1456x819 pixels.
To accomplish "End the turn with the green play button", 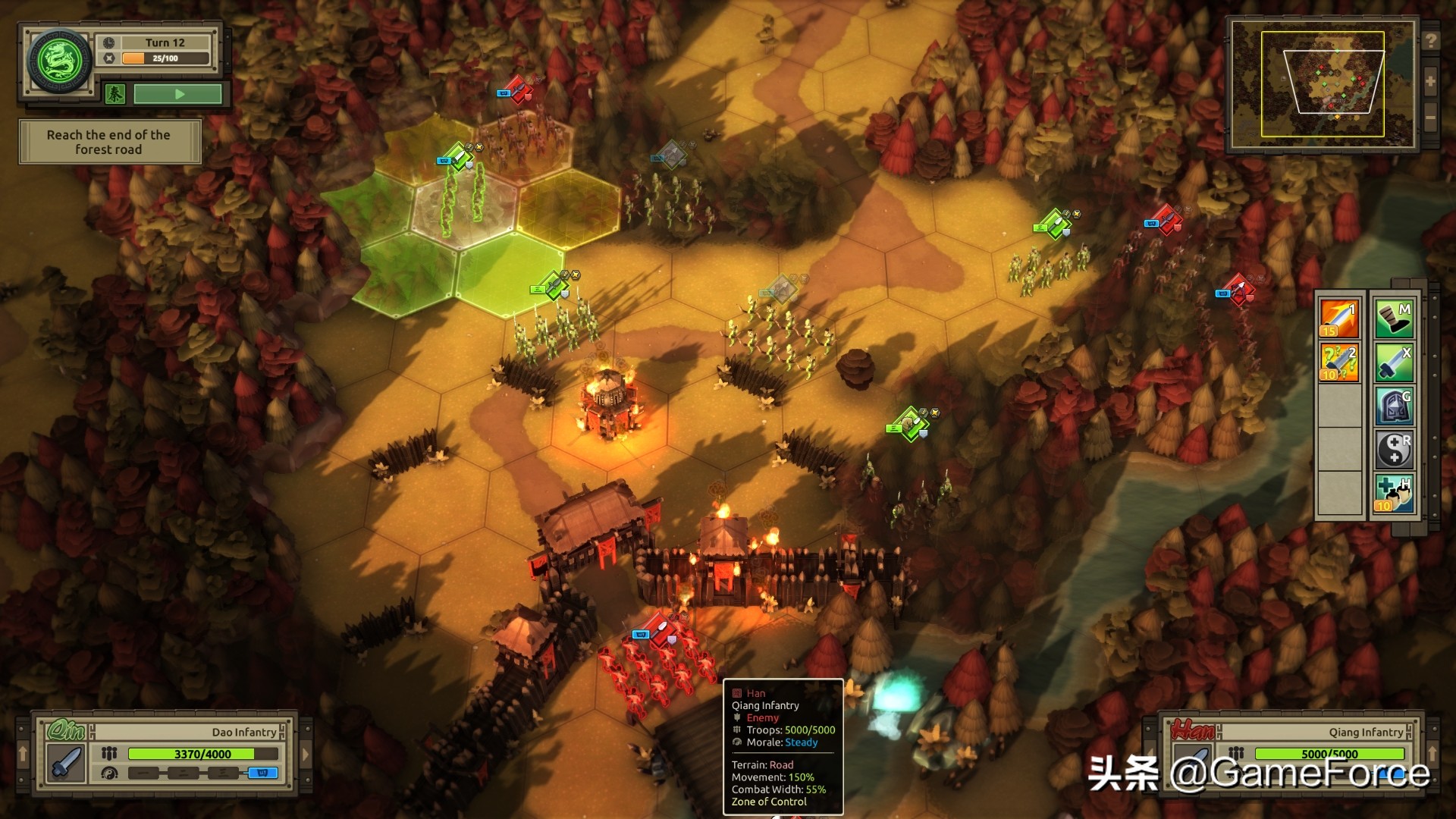I will click(x=178, y=94).
